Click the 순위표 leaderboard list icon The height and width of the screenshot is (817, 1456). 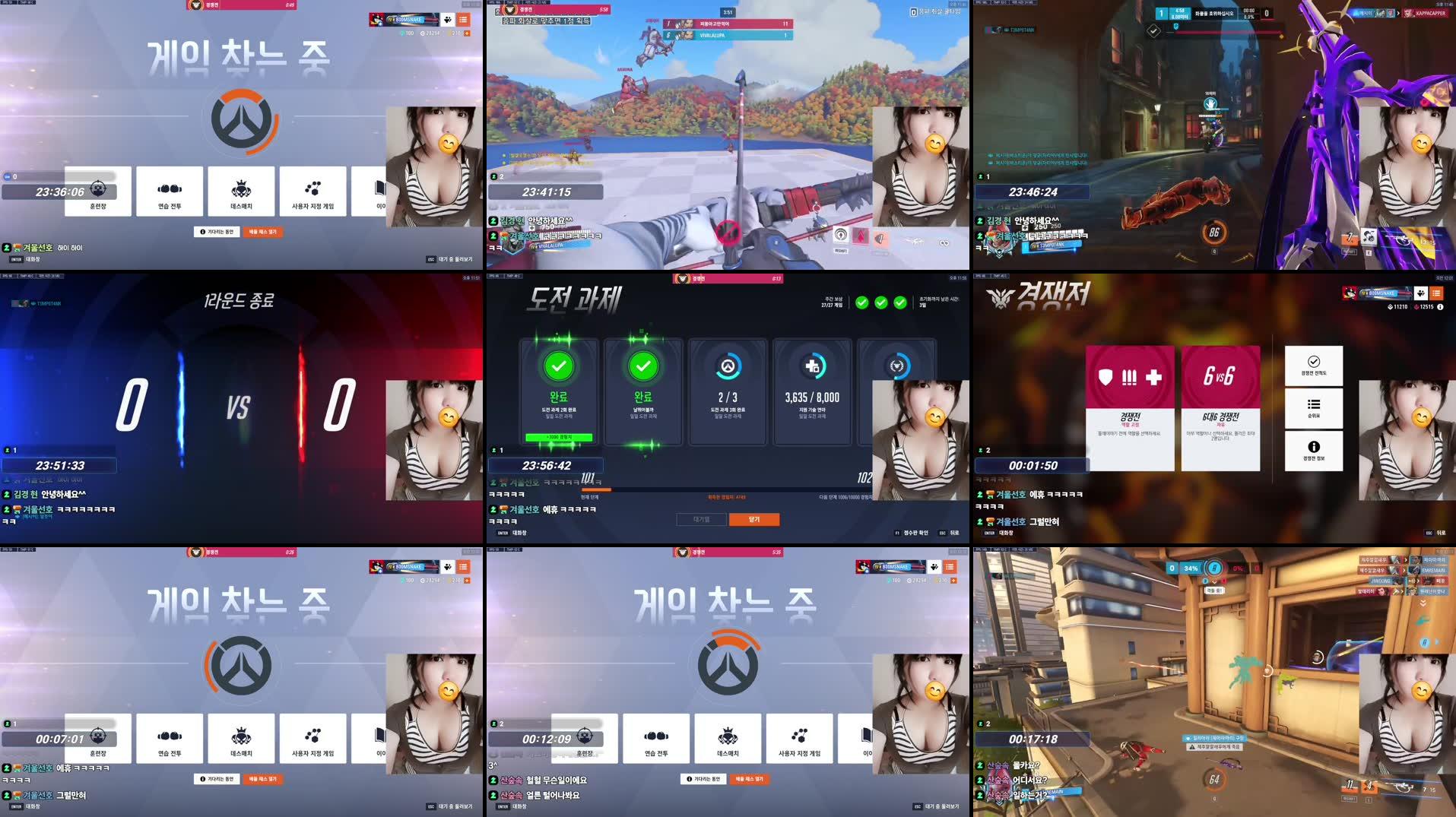[1314, 409]
